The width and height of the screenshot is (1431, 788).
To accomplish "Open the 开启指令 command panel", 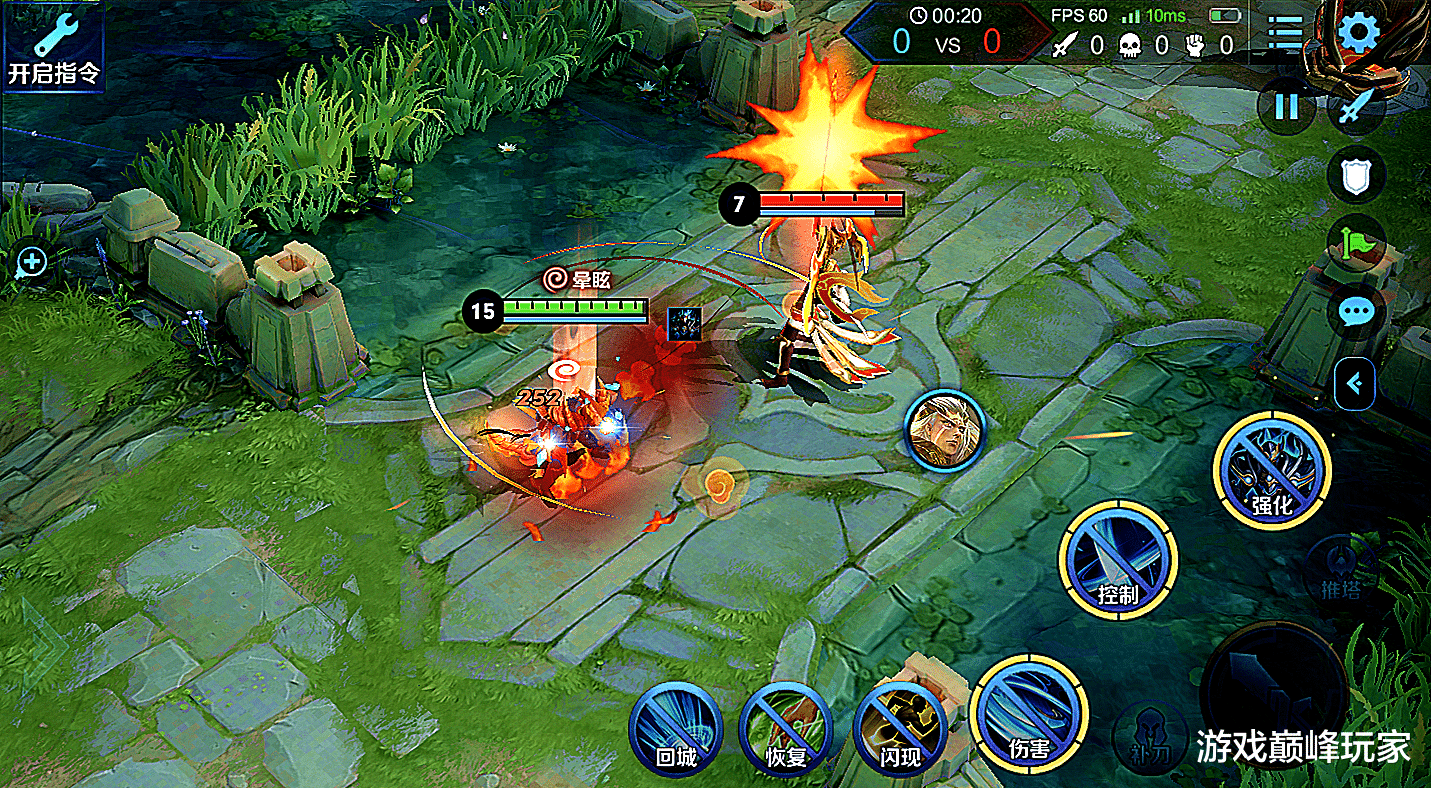I will point(54,46).
